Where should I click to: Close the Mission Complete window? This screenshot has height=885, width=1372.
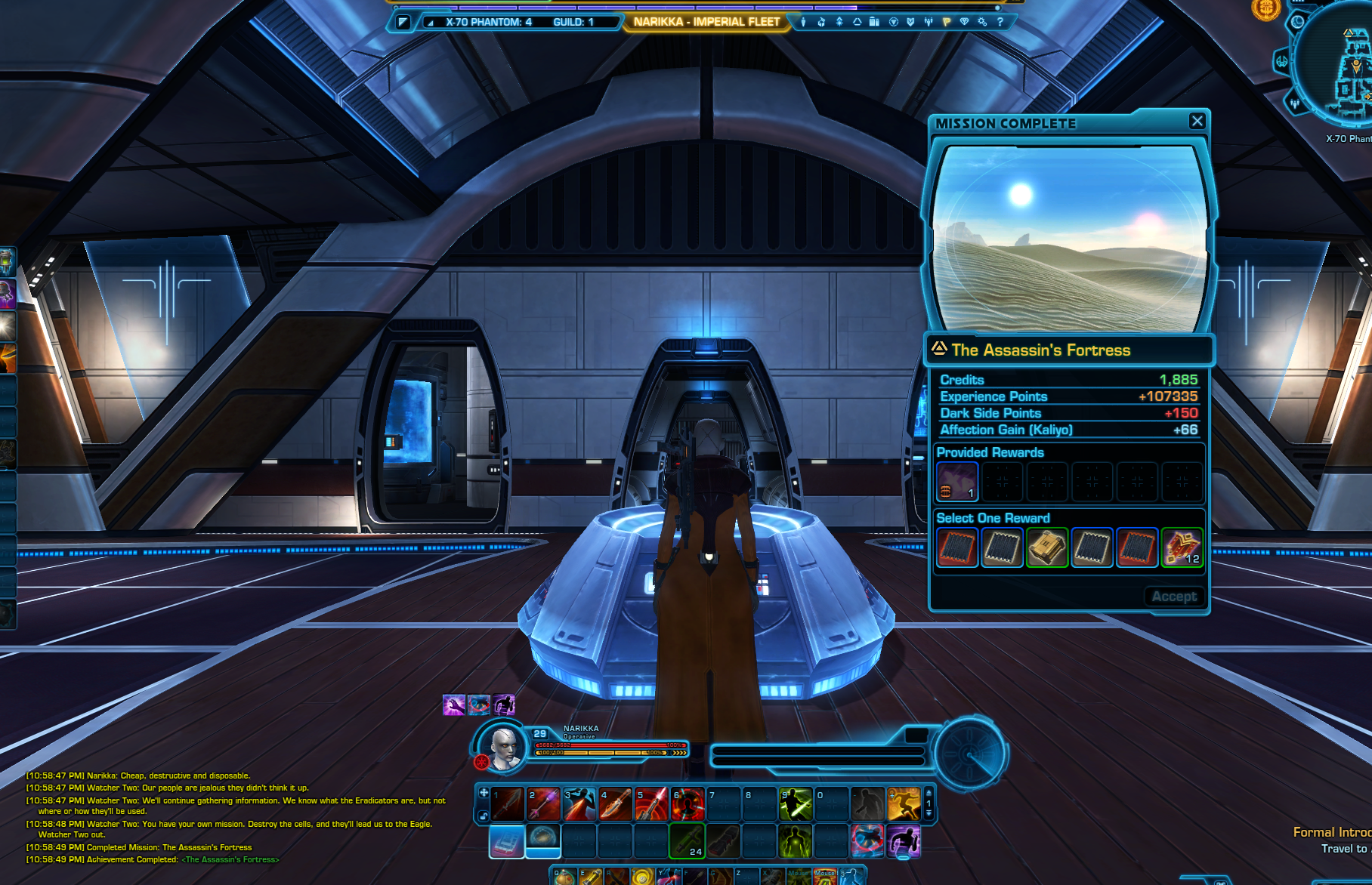click(x=1197, y=121)
